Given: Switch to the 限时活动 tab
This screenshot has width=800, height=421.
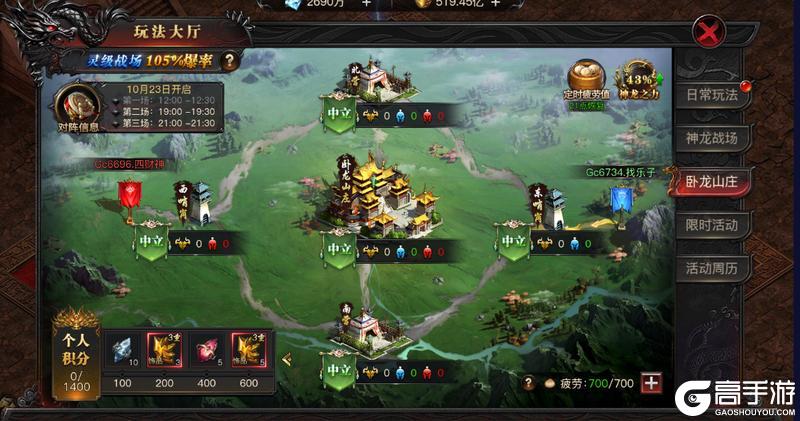Looking at the screenshot, I should pos(711,224).
